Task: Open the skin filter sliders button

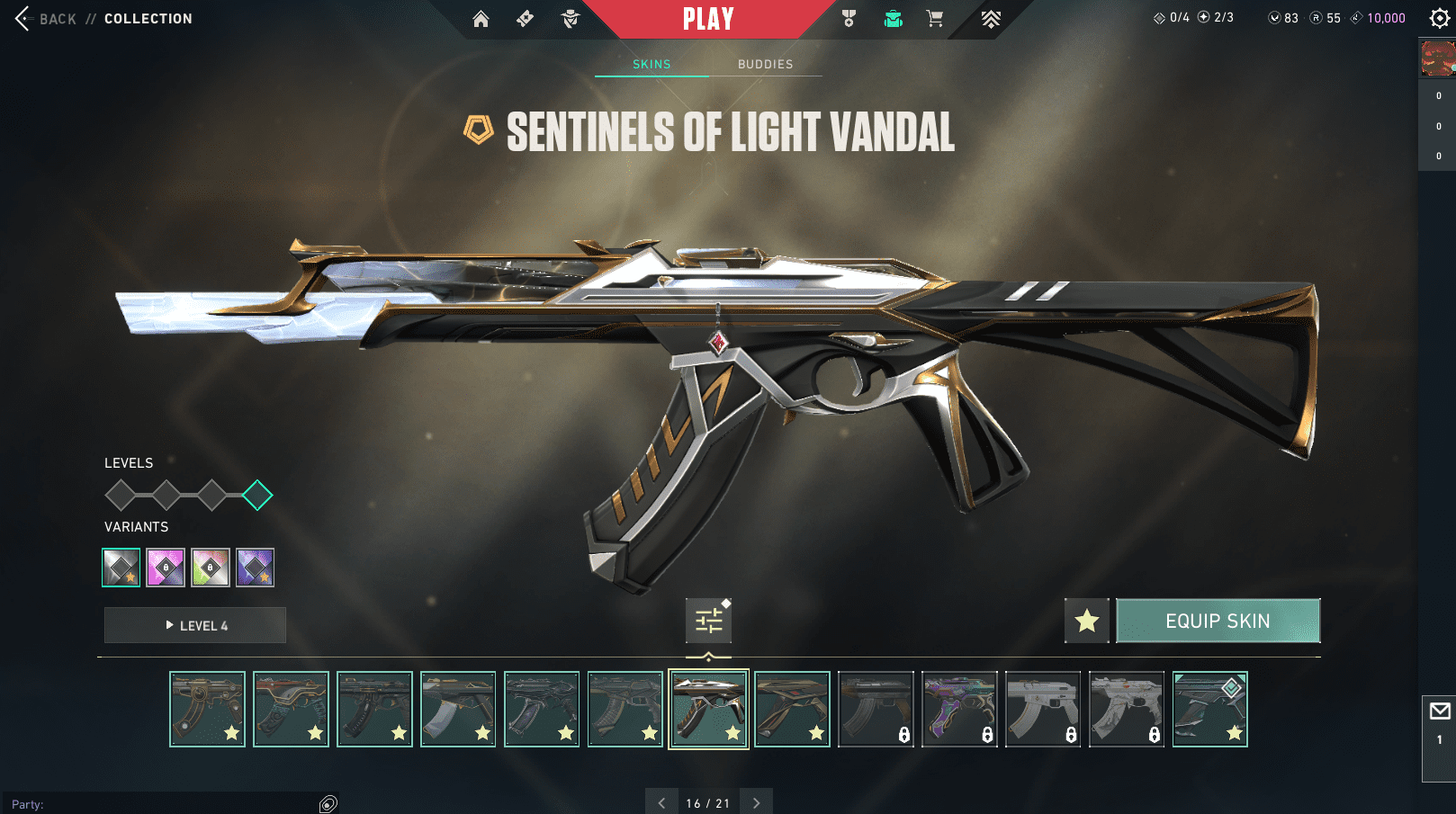Action: click(x=708, y=621)
